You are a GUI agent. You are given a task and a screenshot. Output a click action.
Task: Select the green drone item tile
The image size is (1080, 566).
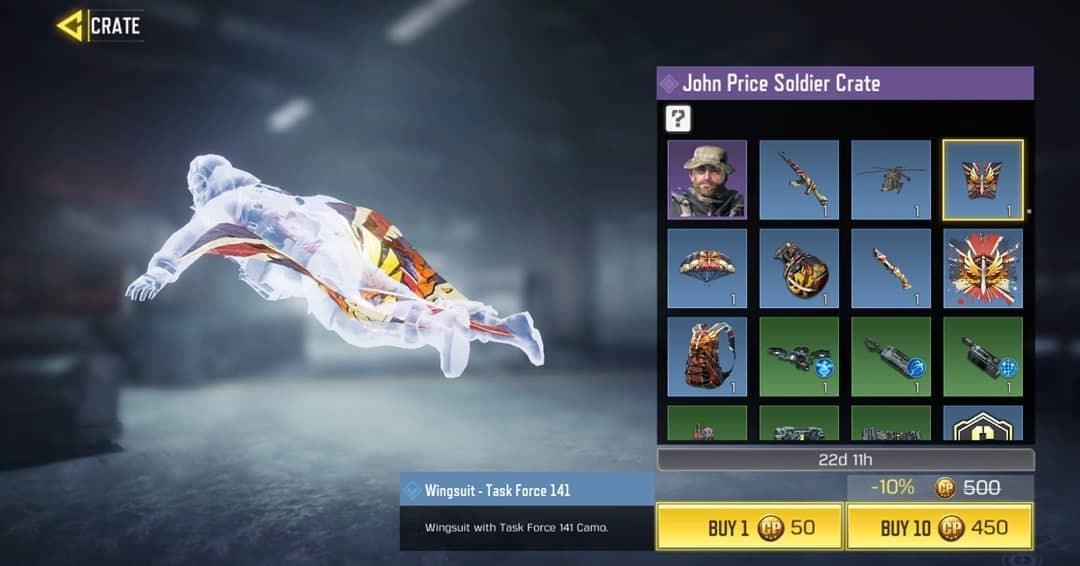click(799, 356)
